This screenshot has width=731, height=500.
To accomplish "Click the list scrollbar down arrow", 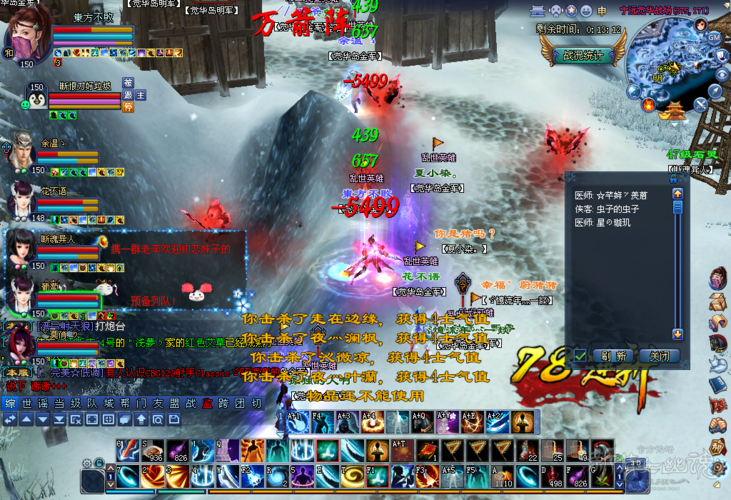I will [x=677, y=334].
